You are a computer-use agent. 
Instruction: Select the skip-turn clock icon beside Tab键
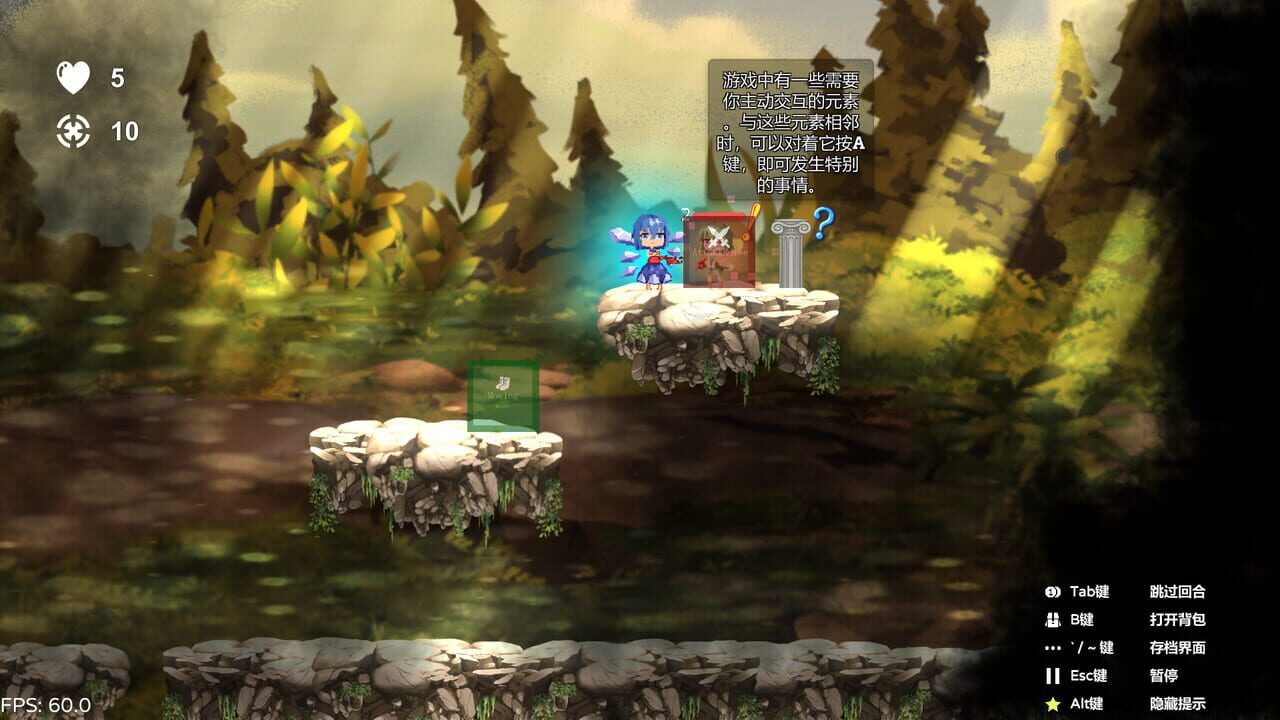[1050, 592]
